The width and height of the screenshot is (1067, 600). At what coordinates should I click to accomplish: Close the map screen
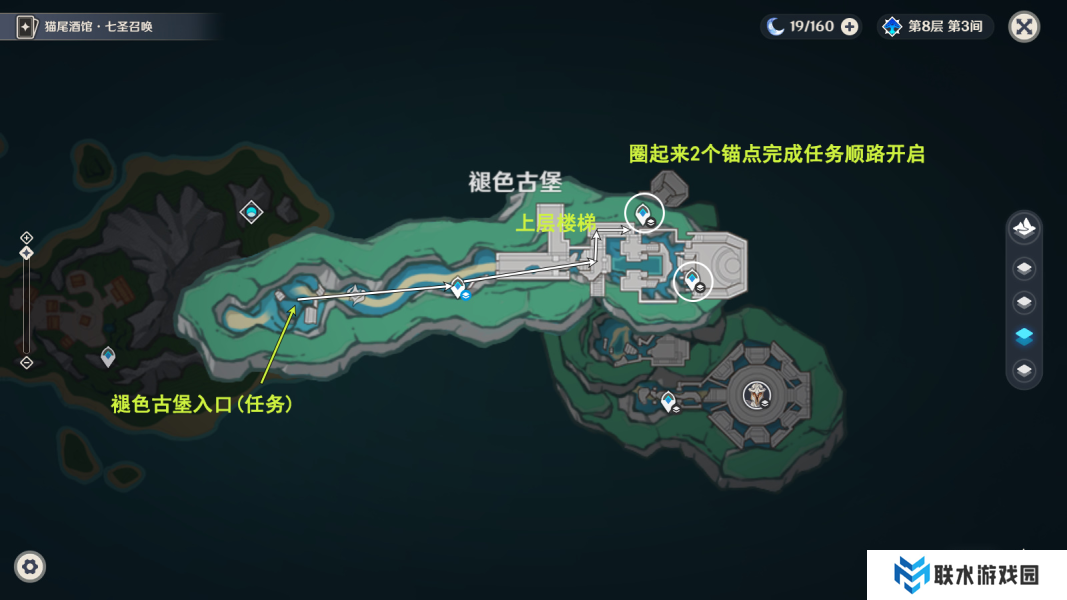1024,27
